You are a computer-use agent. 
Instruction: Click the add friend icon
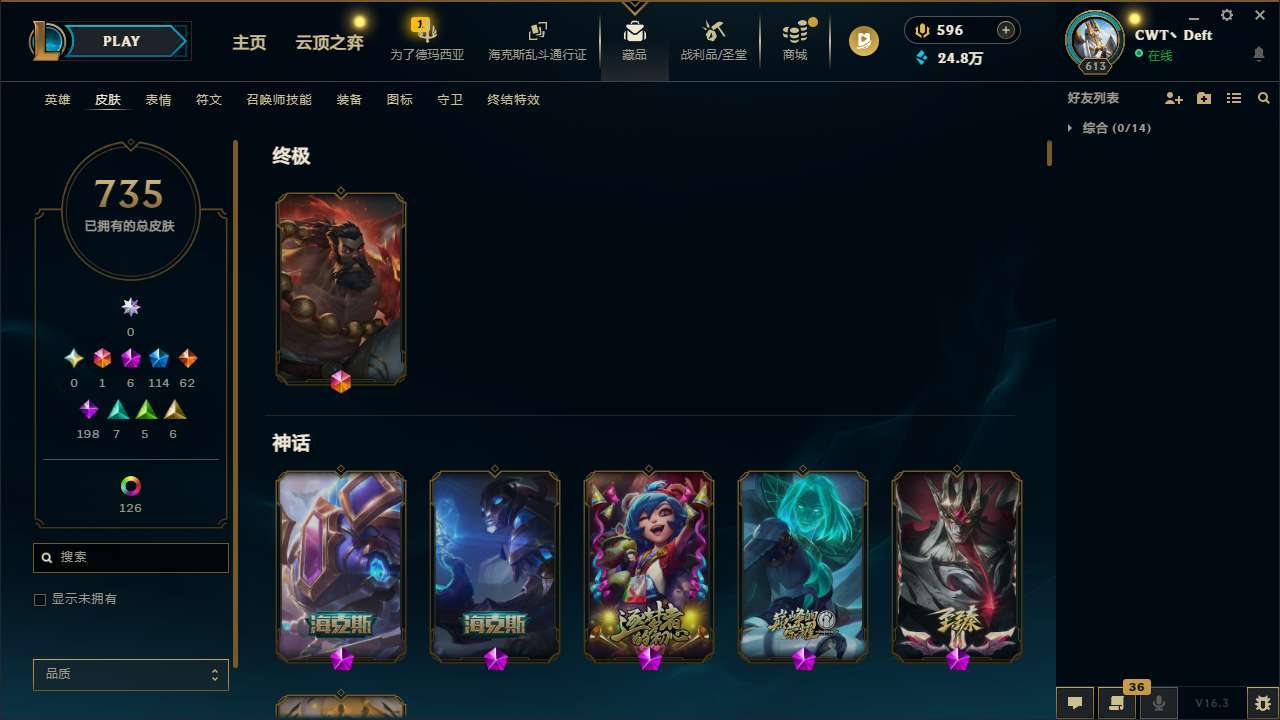(1174, 98)
